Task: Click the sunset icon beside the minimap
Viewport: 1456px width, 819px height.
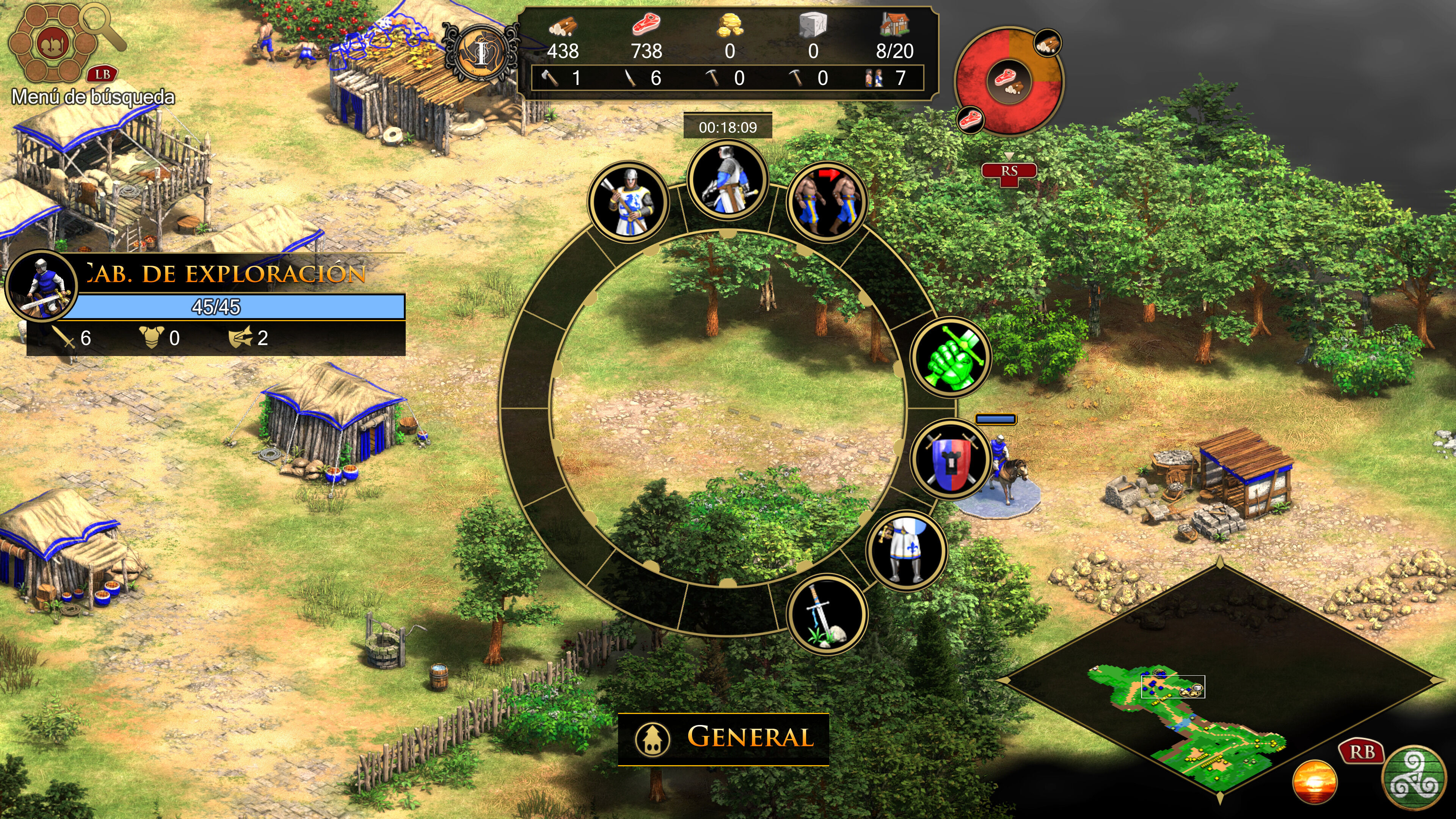Action: tap(1315, 781)
